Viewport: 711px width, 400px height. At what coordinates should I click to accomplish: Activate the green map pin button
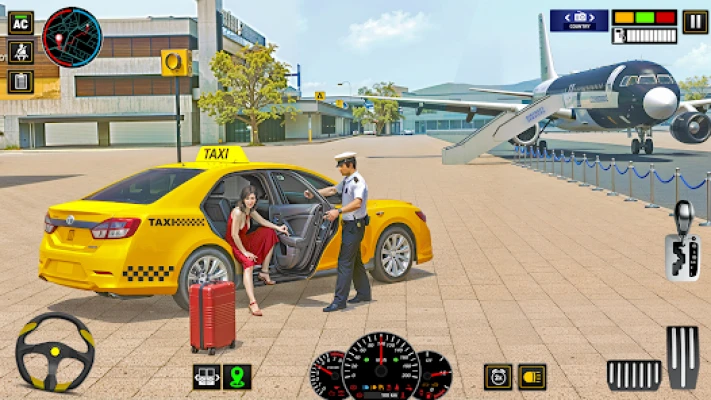point(238,376)
